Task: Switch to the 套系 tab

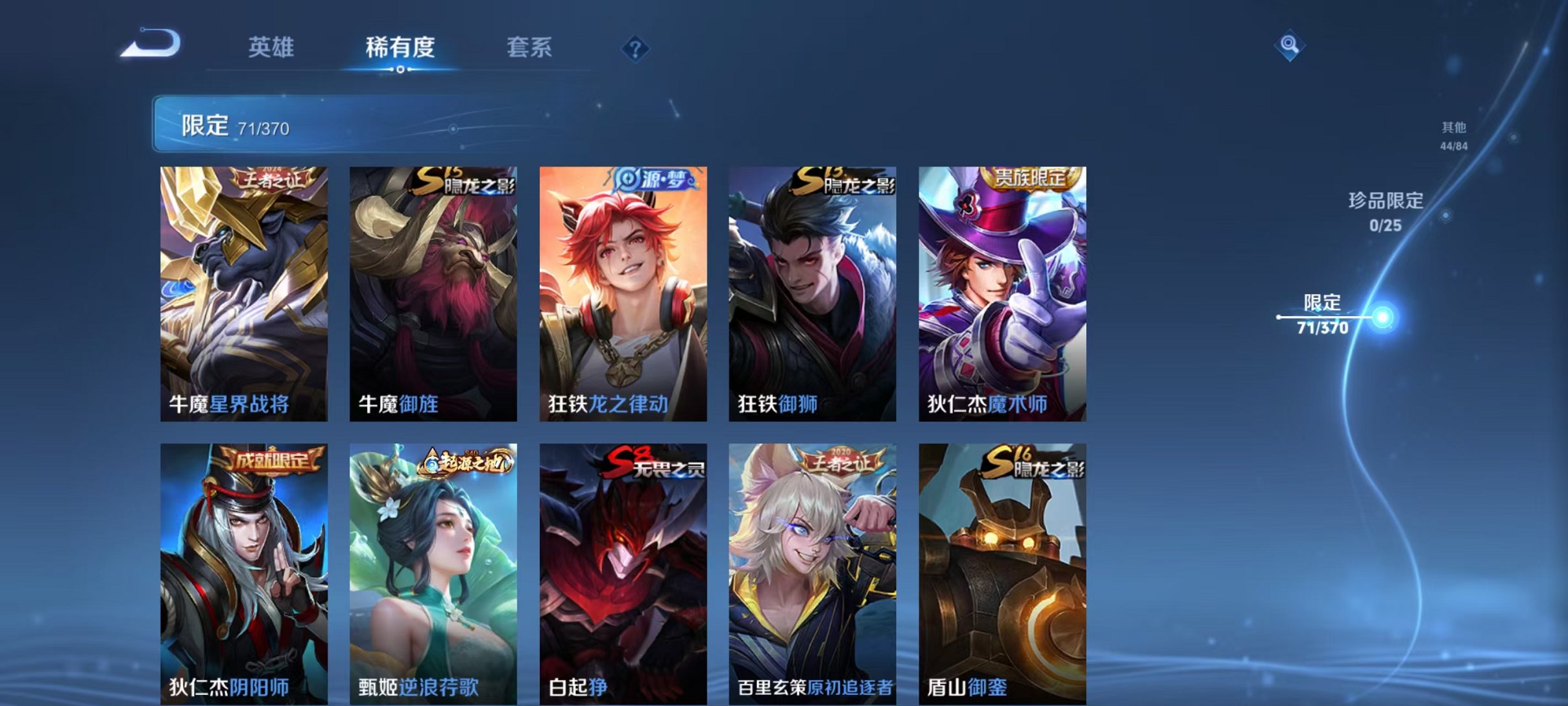Action: [530, 47]
